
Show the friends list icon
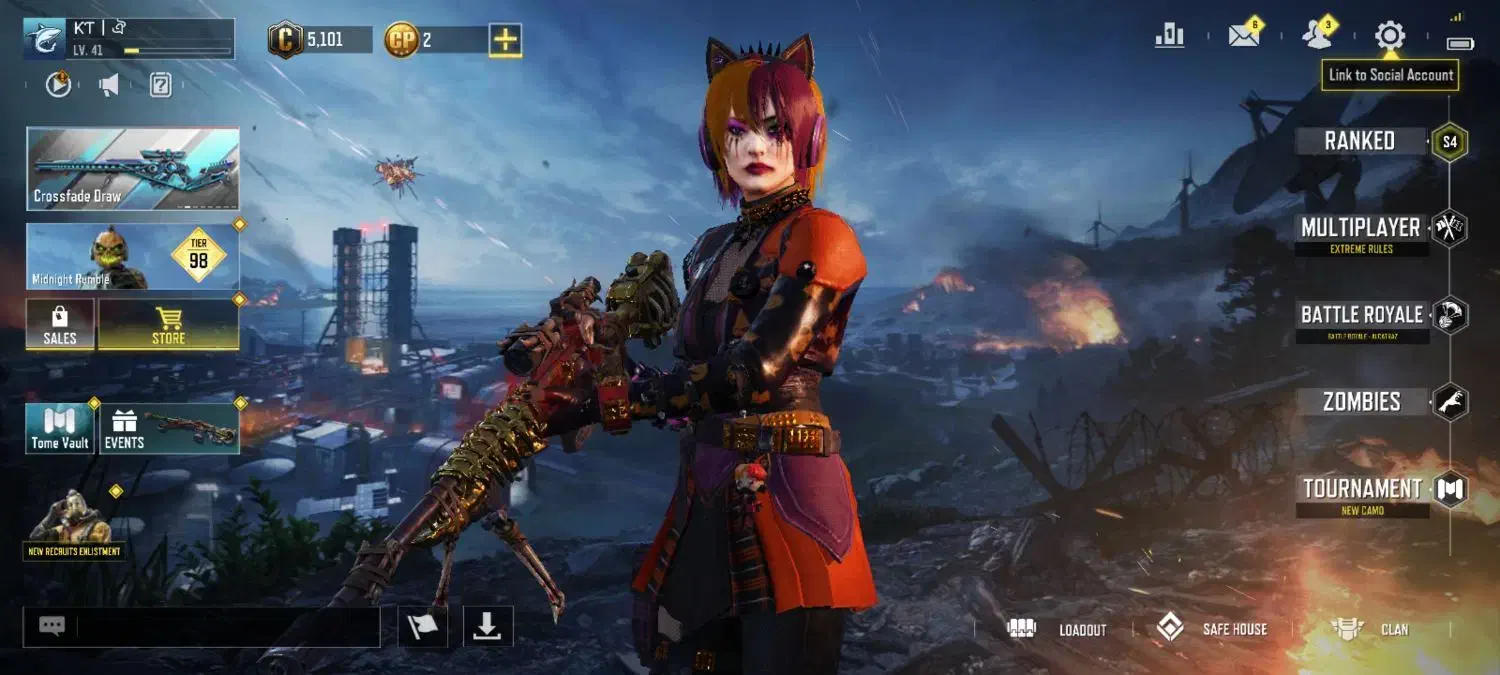pos(1317,36)
